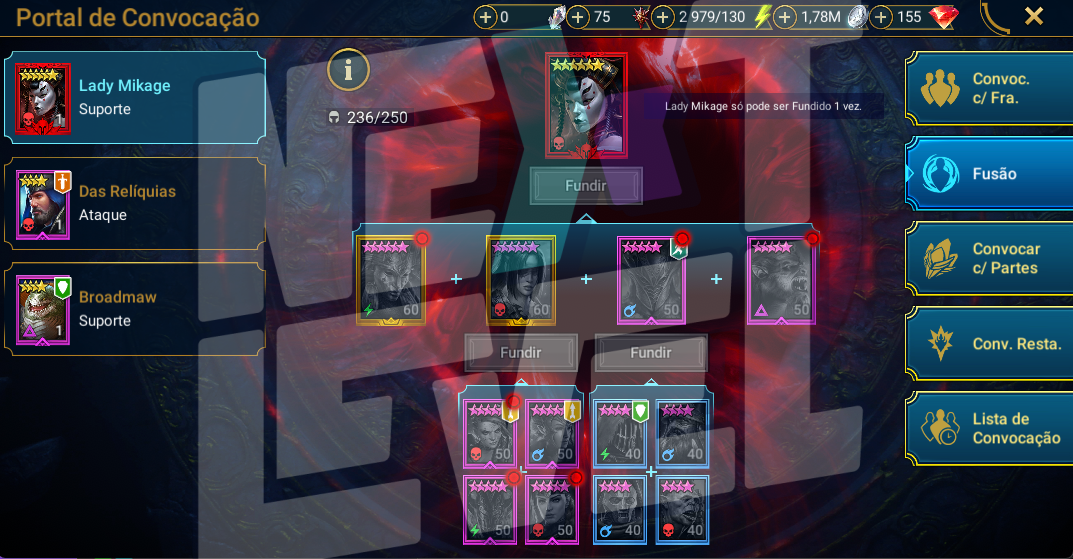Image resolution: width=1073 pixels, height=559 pixels.
Task: Open the Convocar c/ Partes tab
Action: pyautogui.click(x=990, y=259)
